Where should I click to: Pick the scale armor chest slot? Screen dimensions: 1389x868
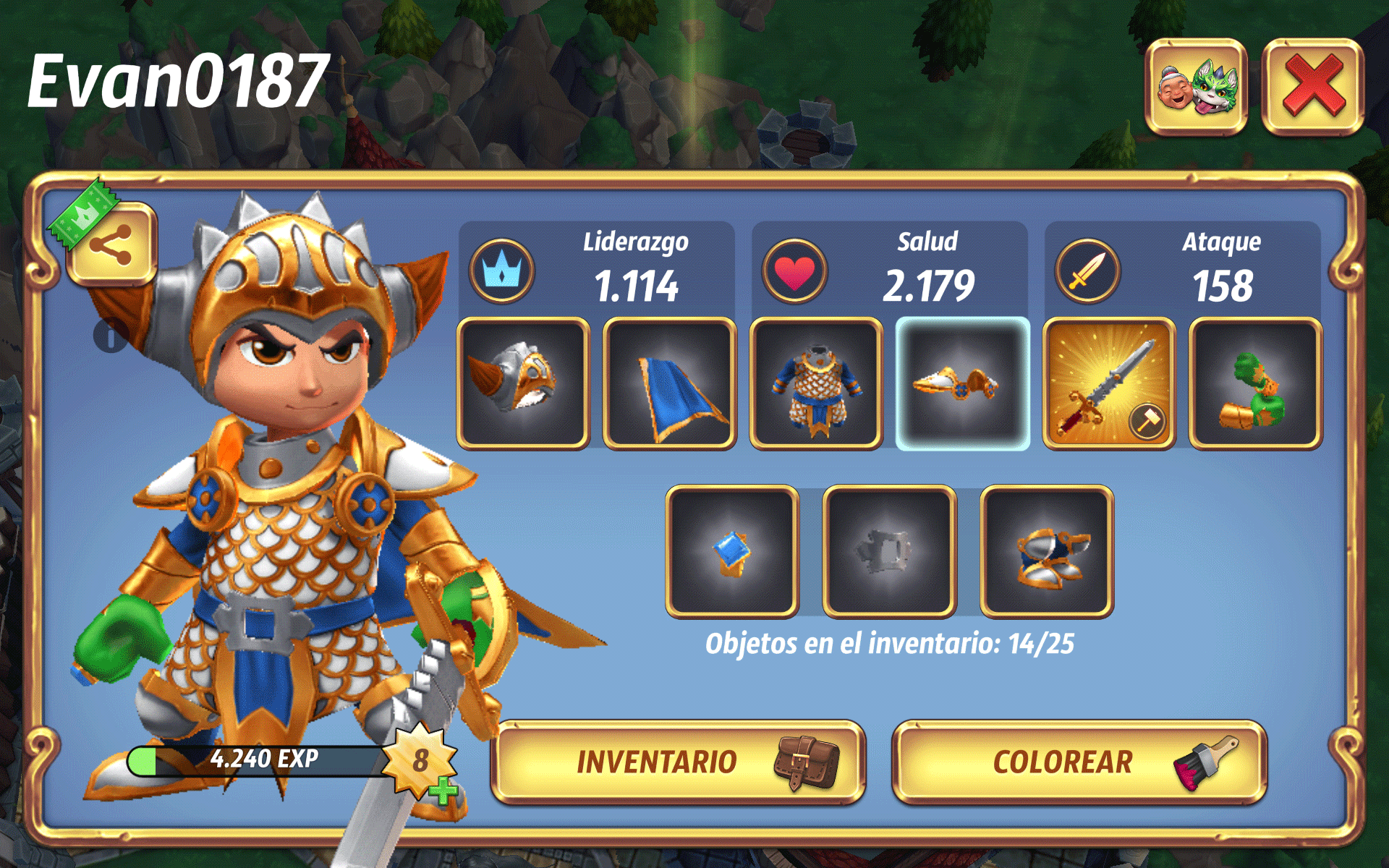point(816,383)
